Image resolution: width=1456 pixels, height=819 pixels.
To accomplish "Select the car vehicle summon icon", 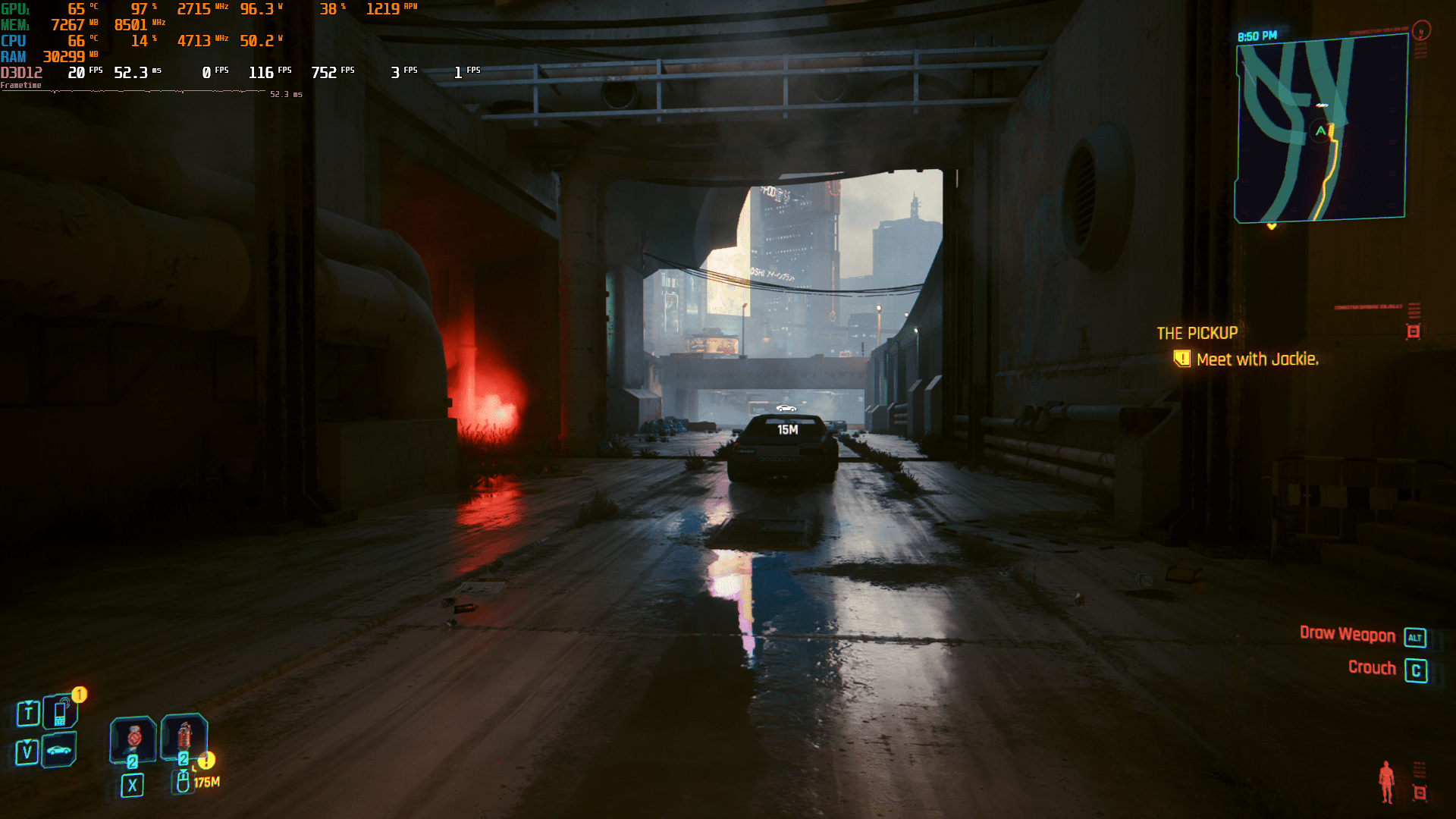I will click(x=59, y=751).
